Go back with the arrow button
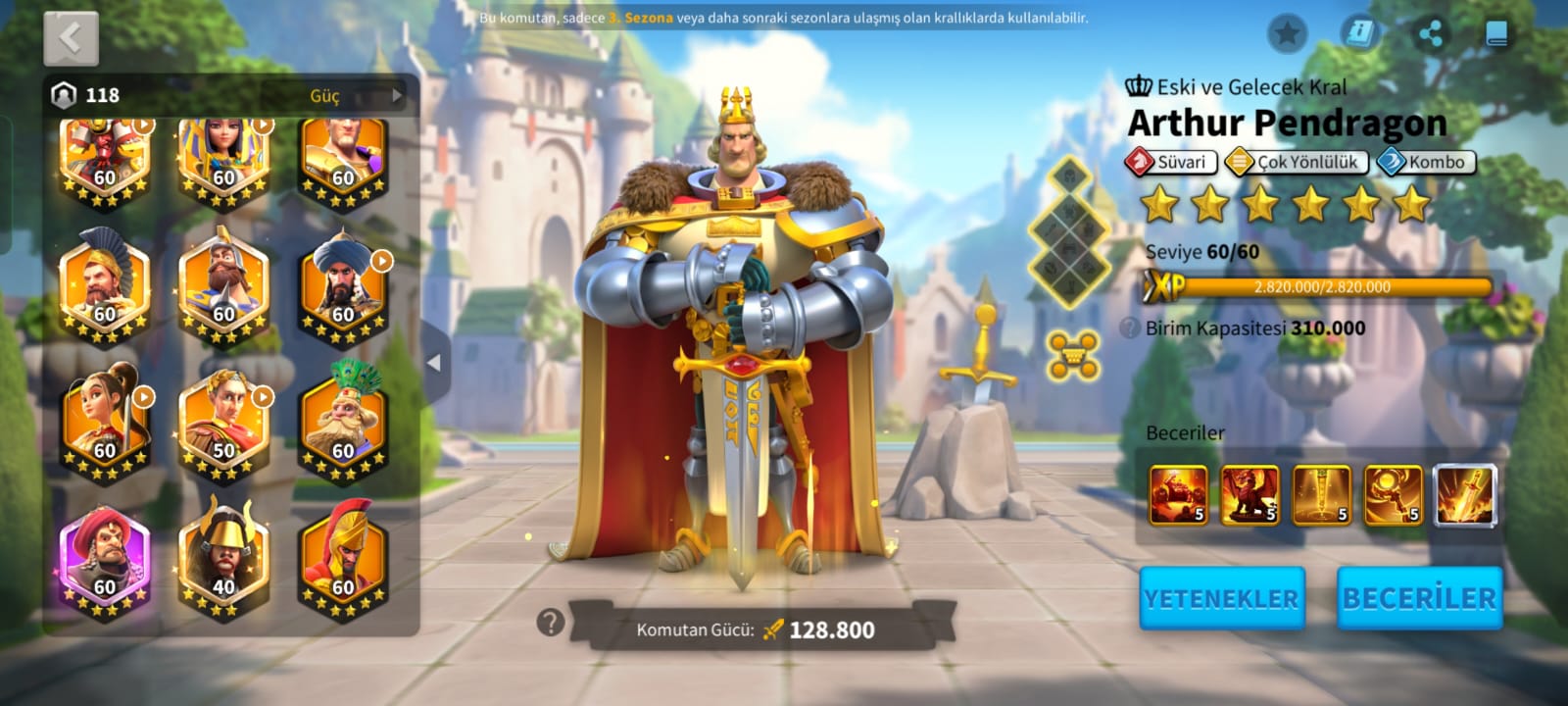1568x706 pixels. pos(71,39)
